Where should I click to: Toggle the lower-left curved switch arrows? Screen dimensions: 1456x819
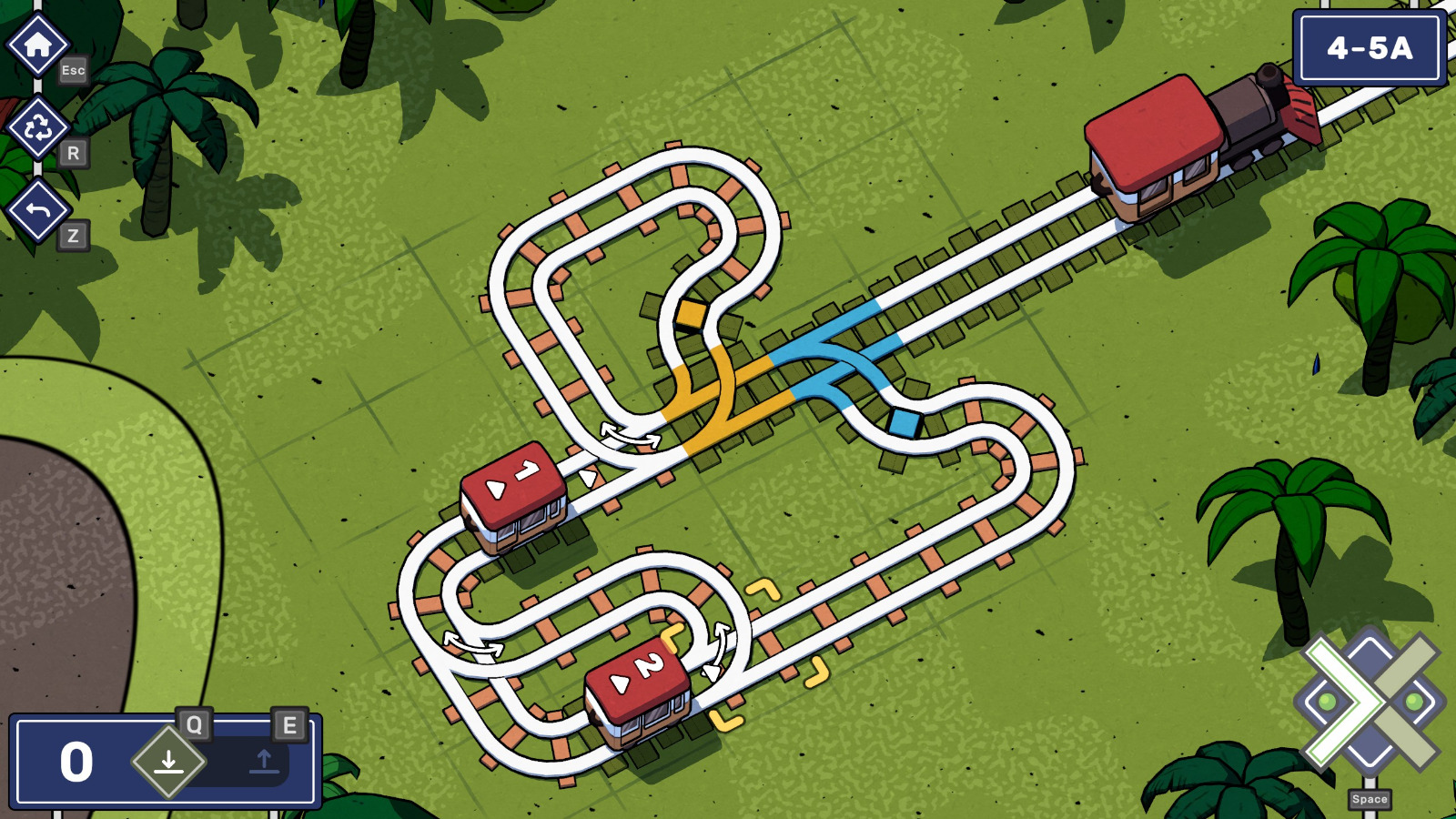click(472, 645)
